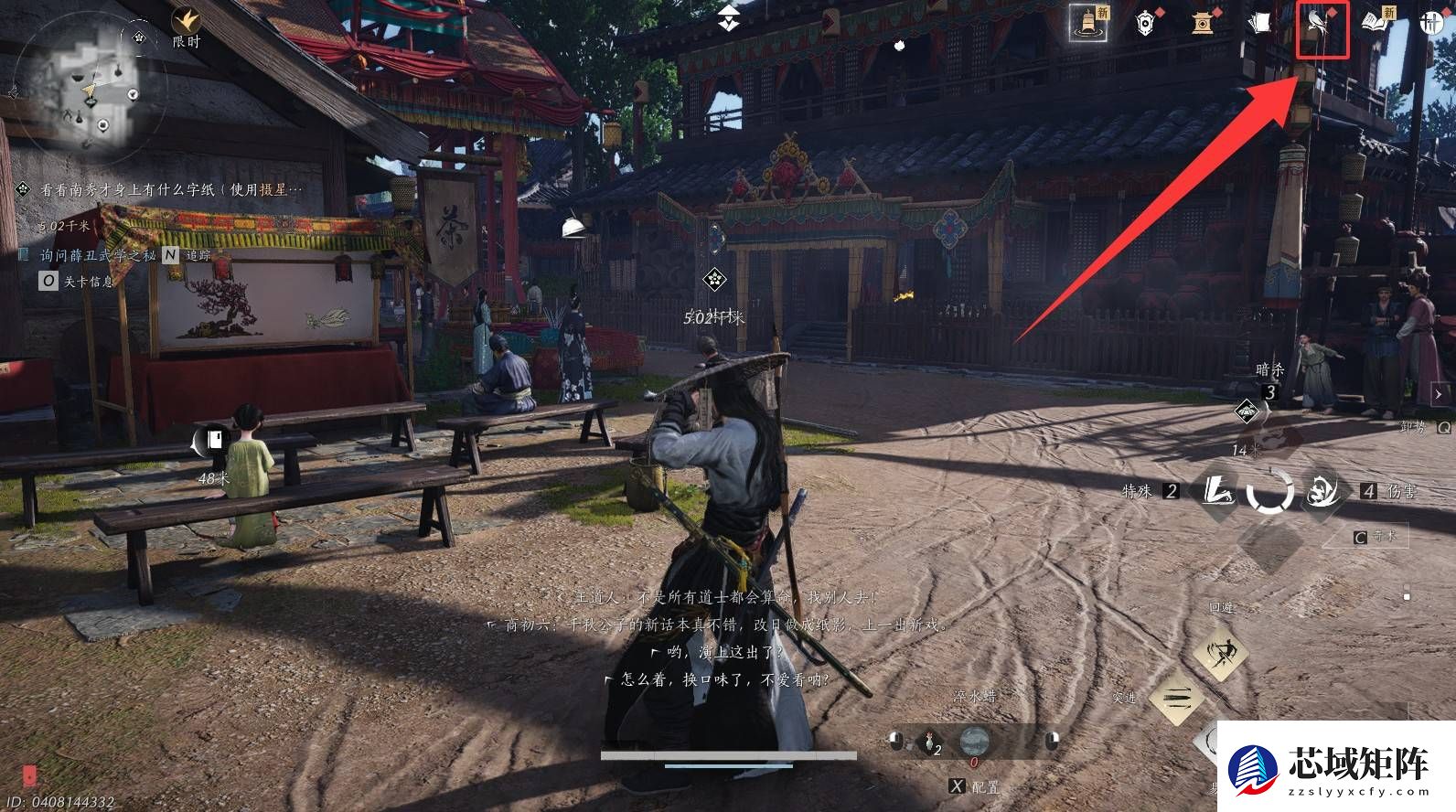Open the shield emblem panel in top bar
Screen dimensions: 1456x812
[1145, 24]
